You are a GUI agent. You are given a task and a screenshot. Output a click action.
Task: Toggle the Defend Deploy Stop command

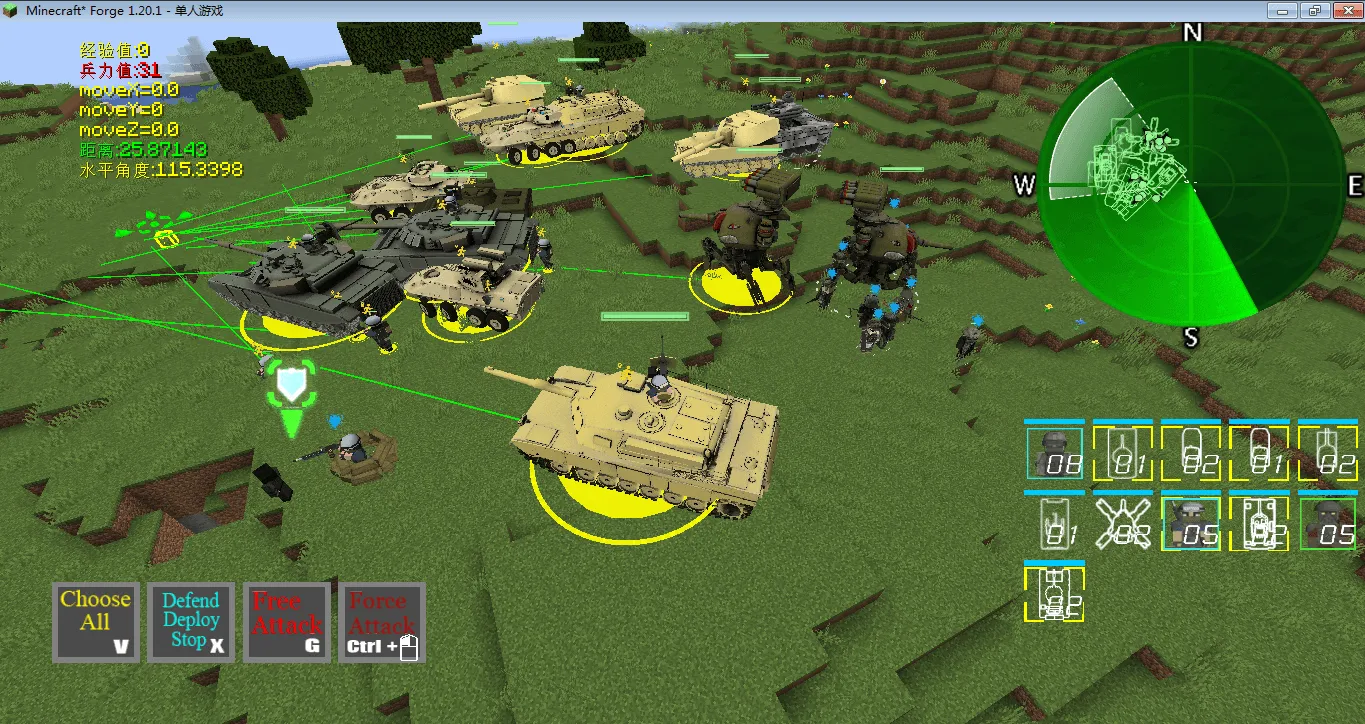(x=190, y=622)
